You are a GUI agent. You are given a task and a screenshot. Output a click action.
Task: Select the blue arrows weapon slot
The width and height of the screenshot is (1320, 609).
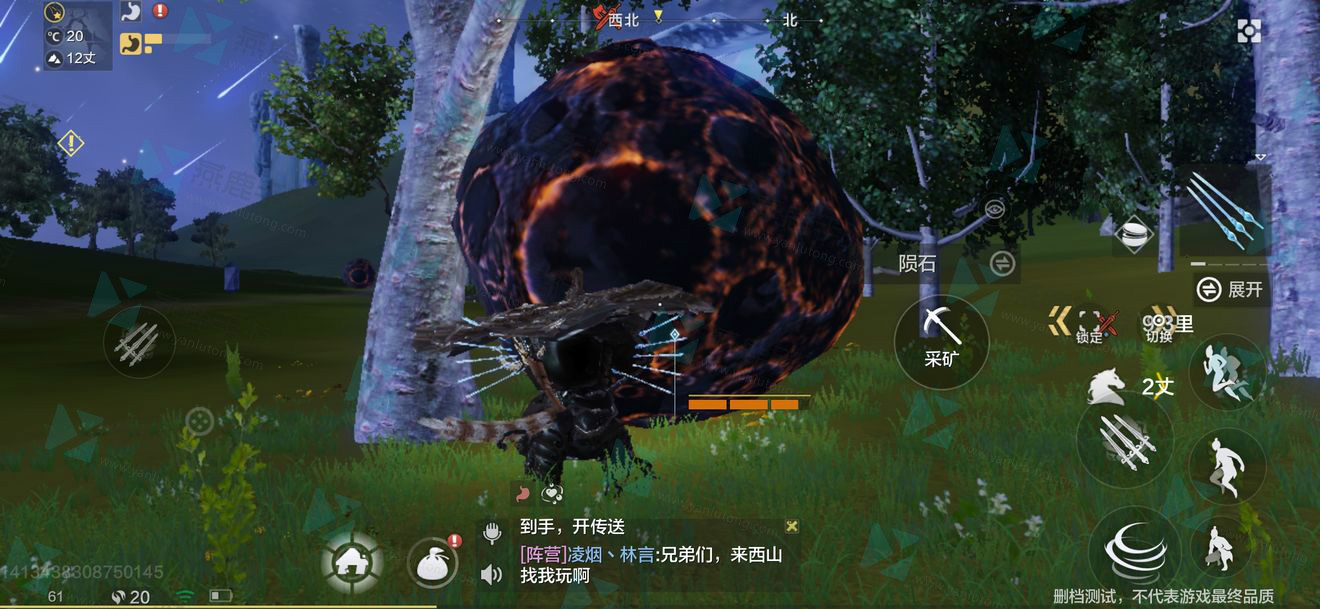1224,212
